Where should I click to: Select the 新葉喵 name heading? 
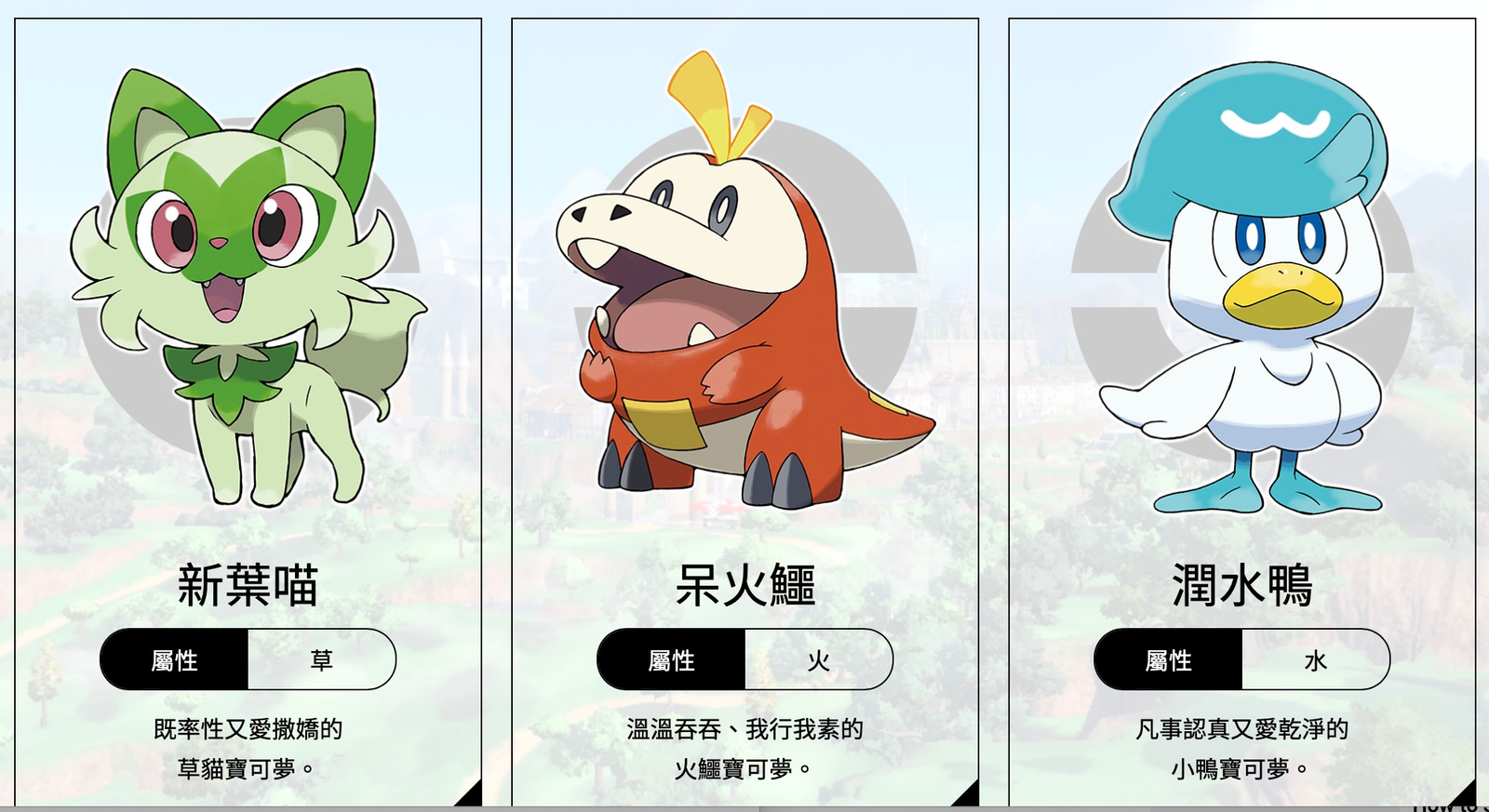(249, 586)
